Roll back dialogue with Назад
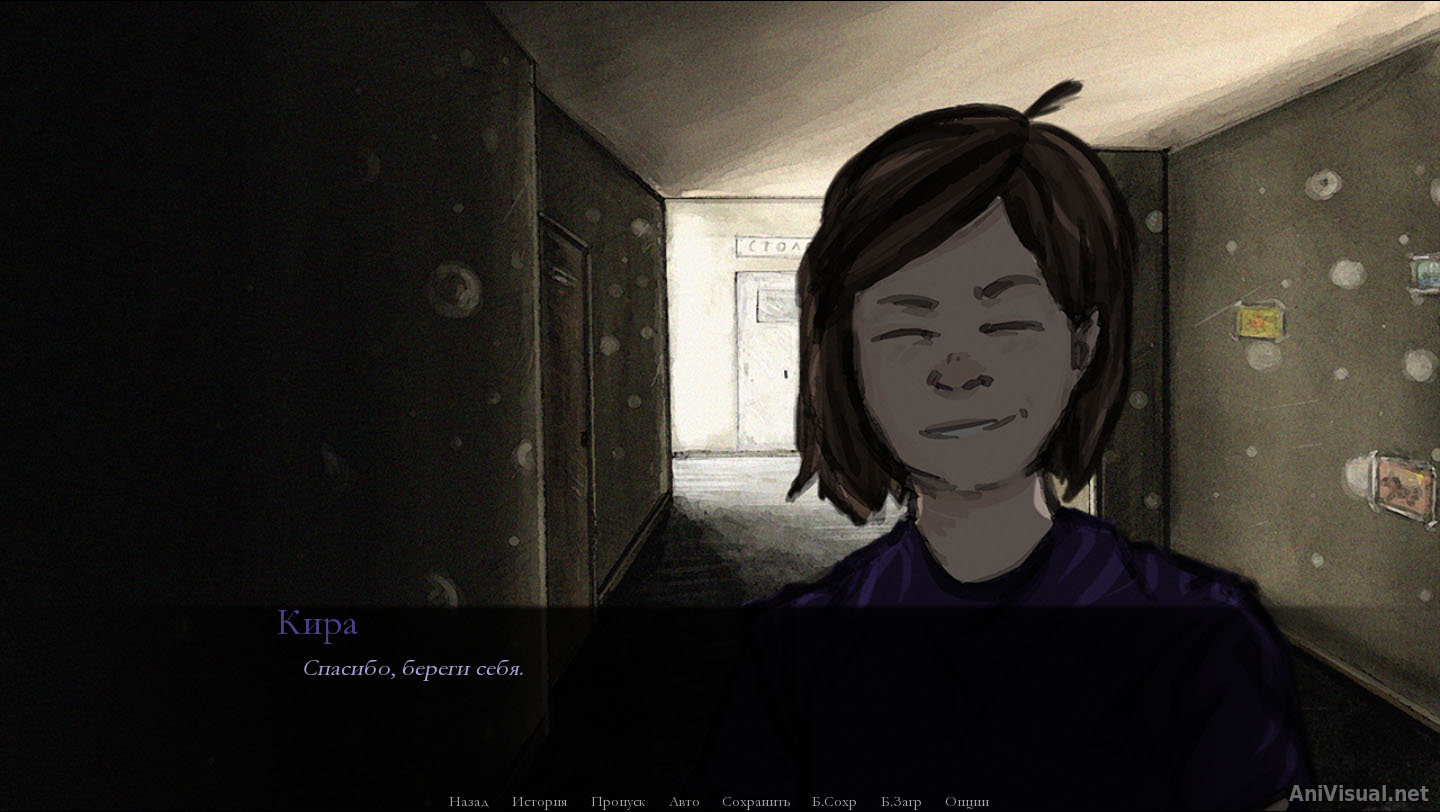This screenshot has width=1440, height=812. (470, 801)
